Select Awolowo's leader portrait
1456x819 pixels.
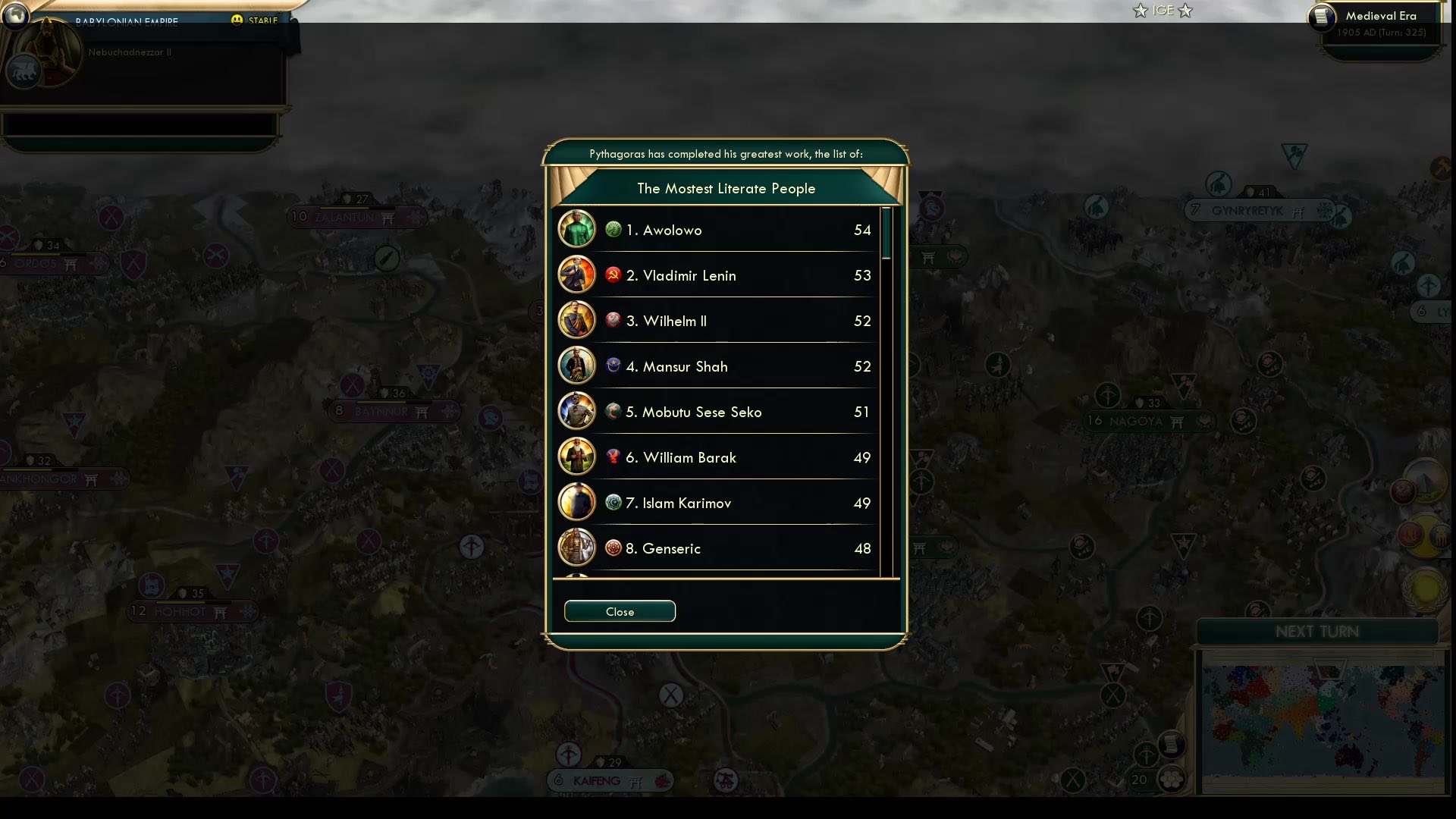coord(576,229)
